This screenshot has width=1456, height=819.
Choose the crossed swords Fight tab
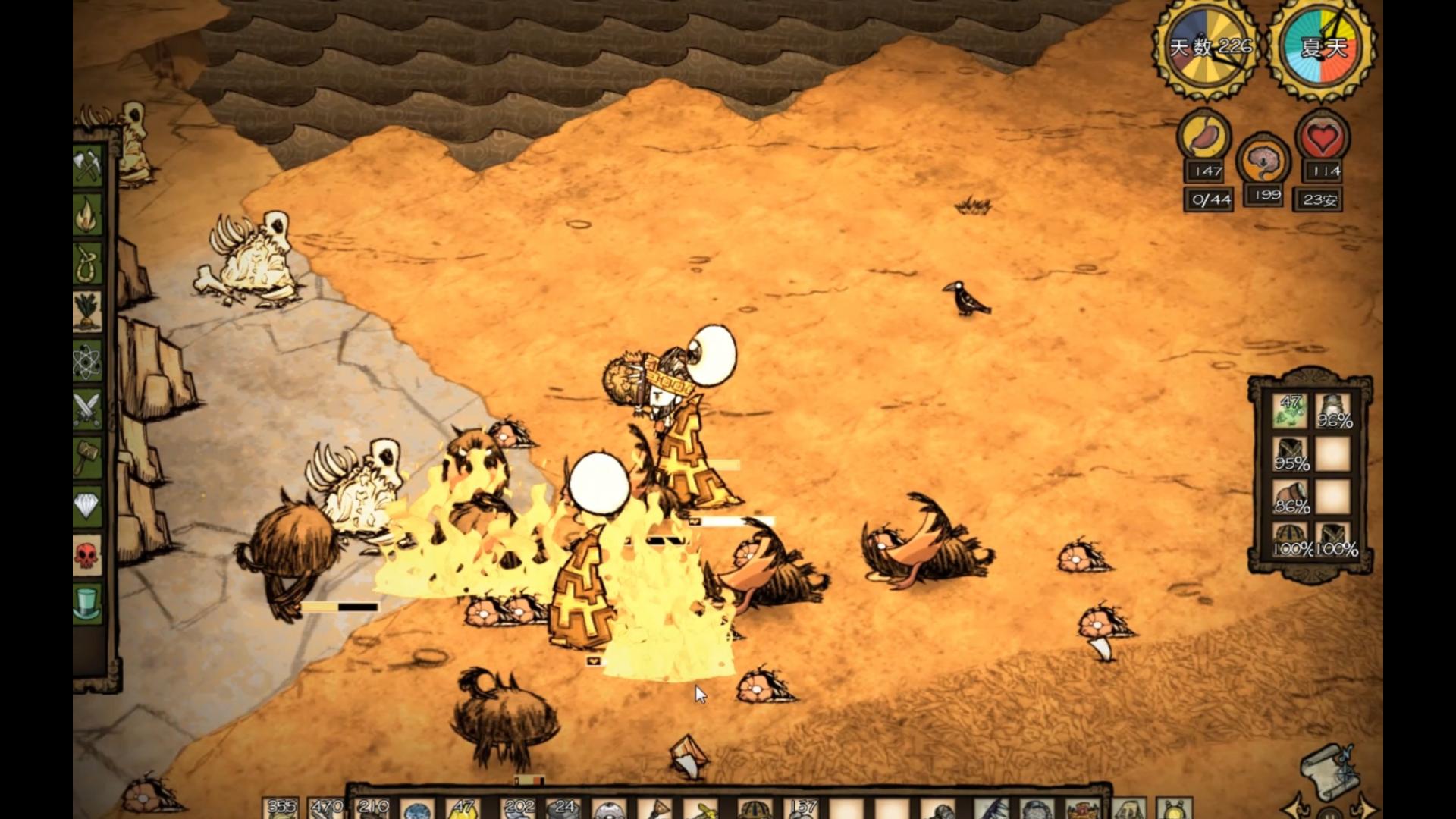click(x=87, y=409)
